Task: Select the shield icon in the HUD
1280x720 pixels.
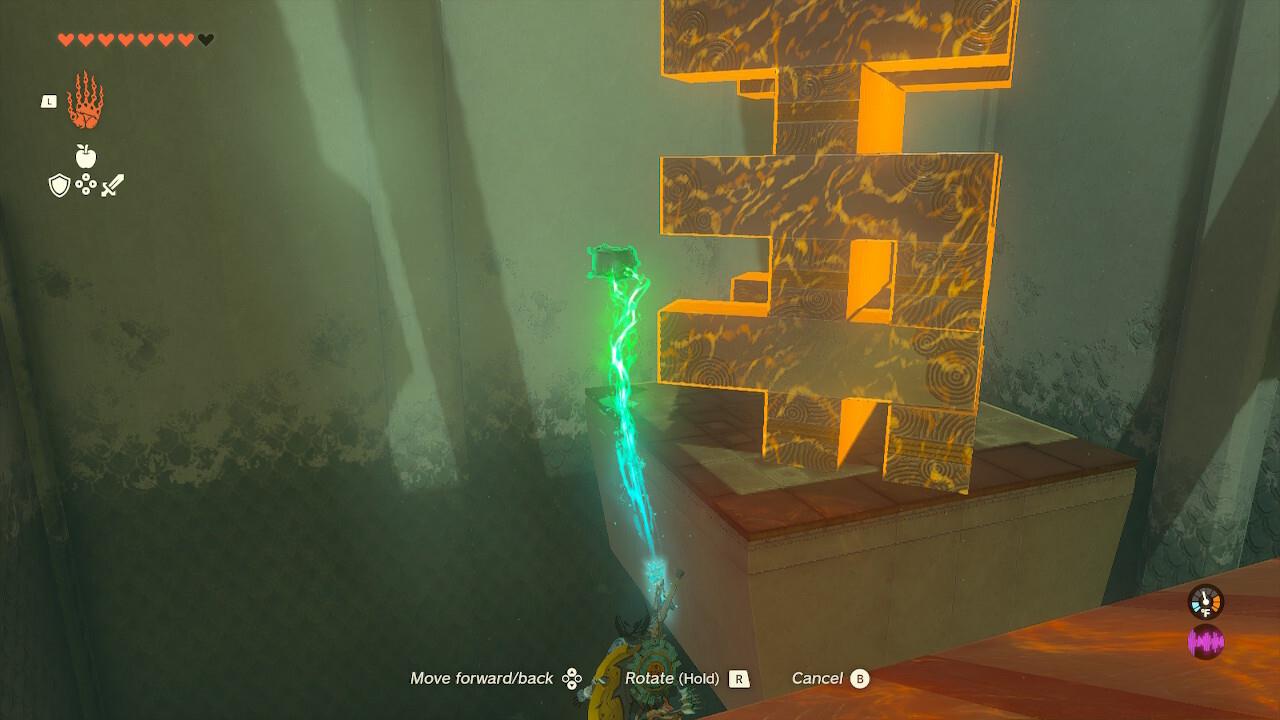Action: [x=59, y=185]
